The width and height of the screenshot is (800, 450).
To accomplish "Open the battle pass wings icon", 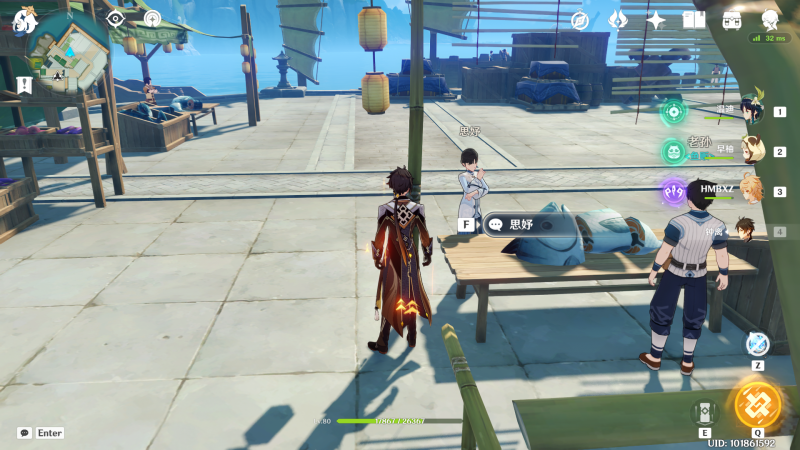I will [x=618, y=20].
